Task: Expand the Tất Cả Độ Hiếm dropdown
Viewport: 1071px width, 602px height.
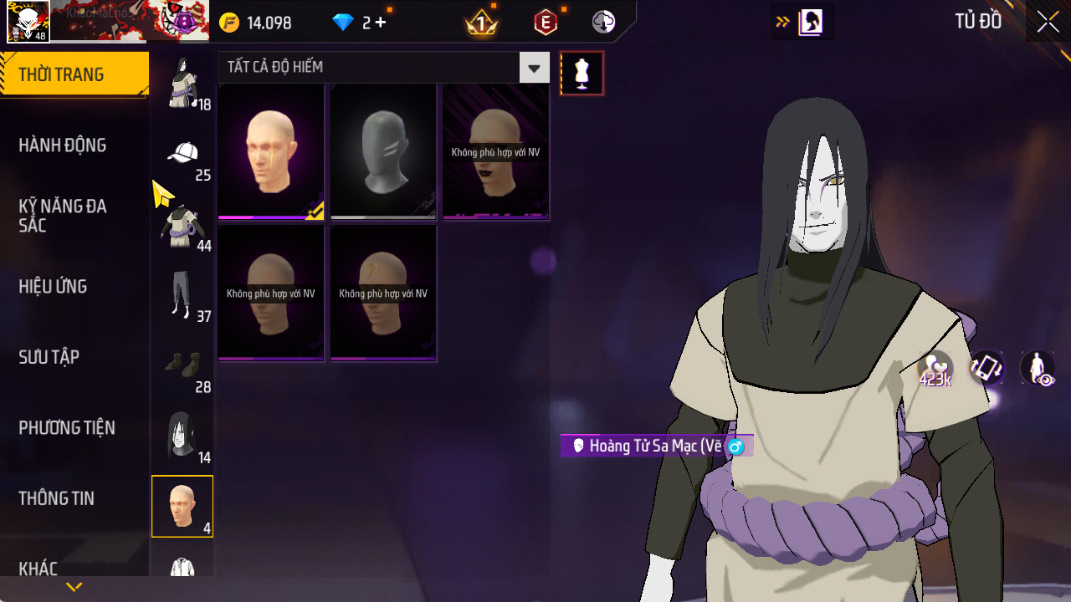Action: click(535, 68)
